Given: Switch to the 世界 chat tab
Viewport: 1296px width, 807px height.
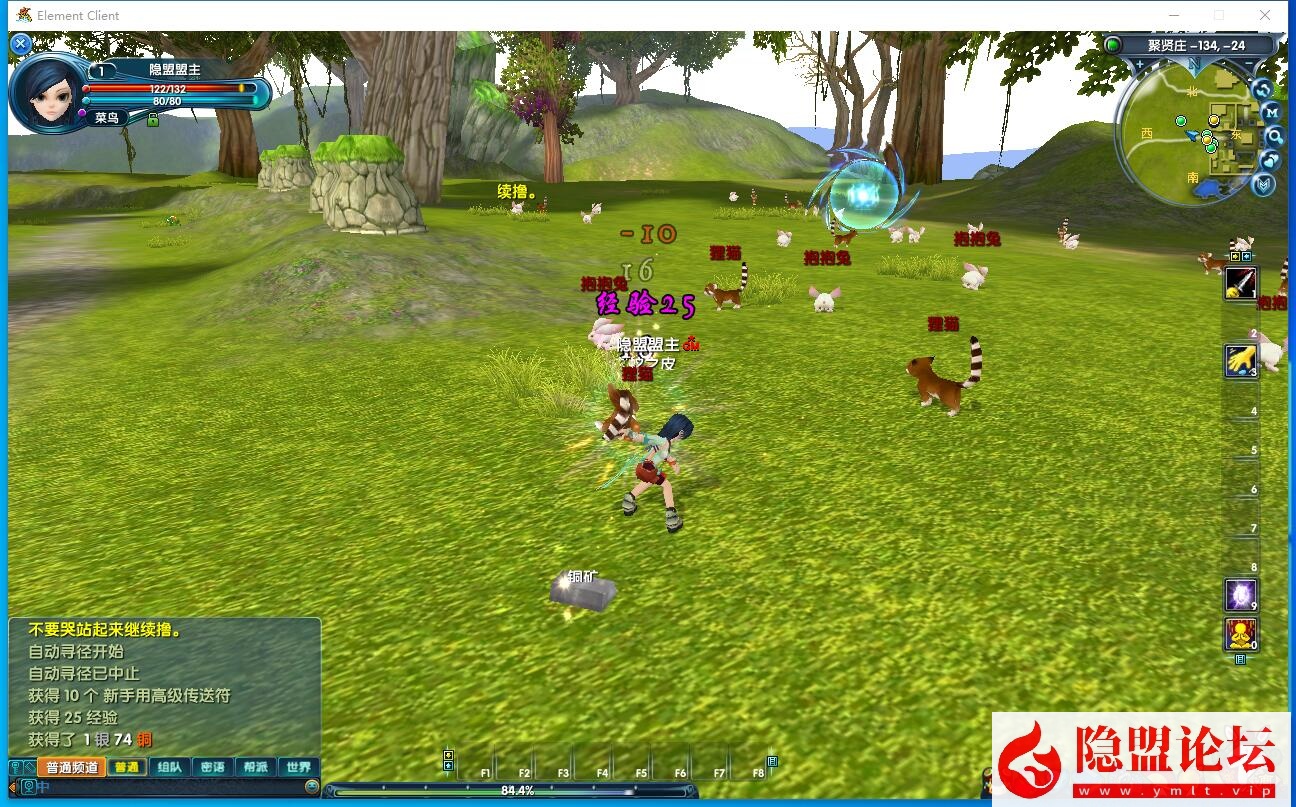Looking at the screenshot, I should [298, 767].
